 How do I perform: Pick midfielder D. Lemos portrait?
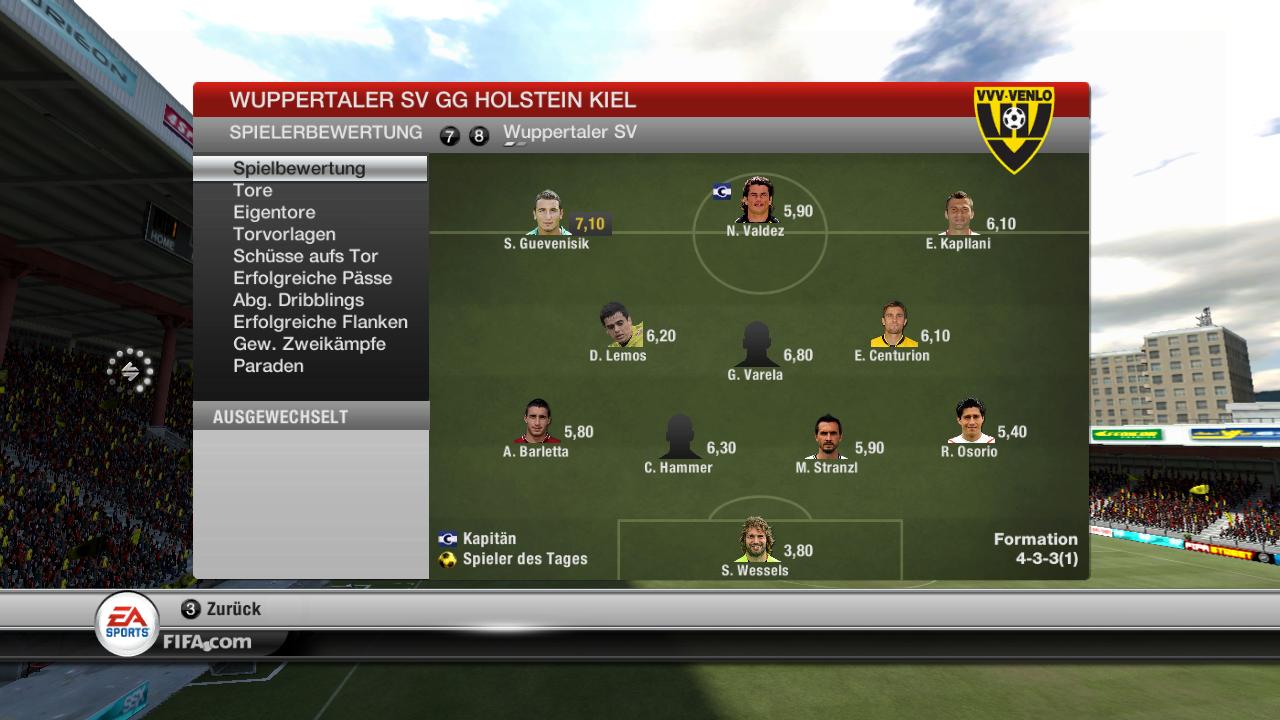620,325
